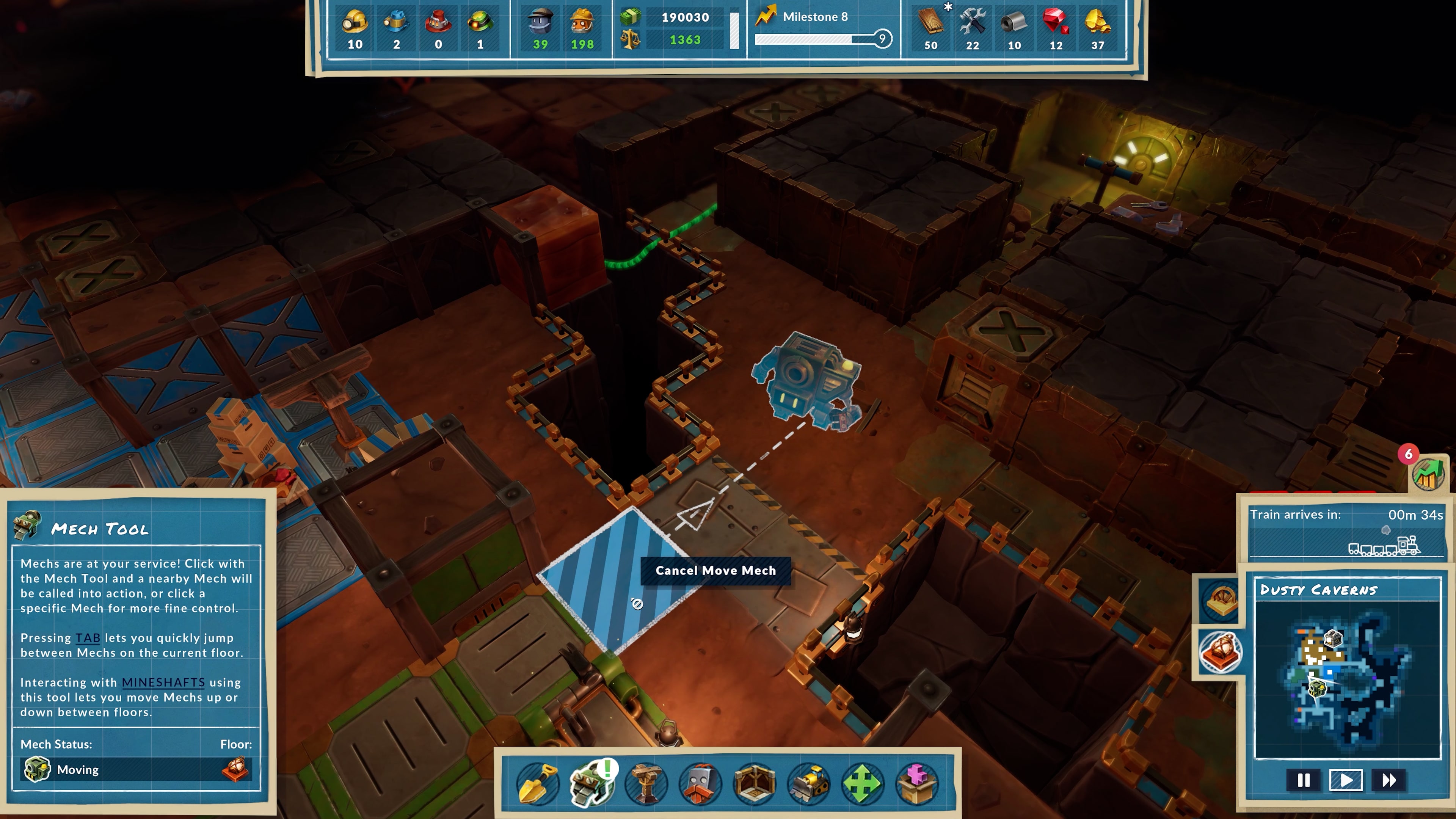
Task: Click the ruby resource icon showing 12
Action: click(x=1055, y=25)
